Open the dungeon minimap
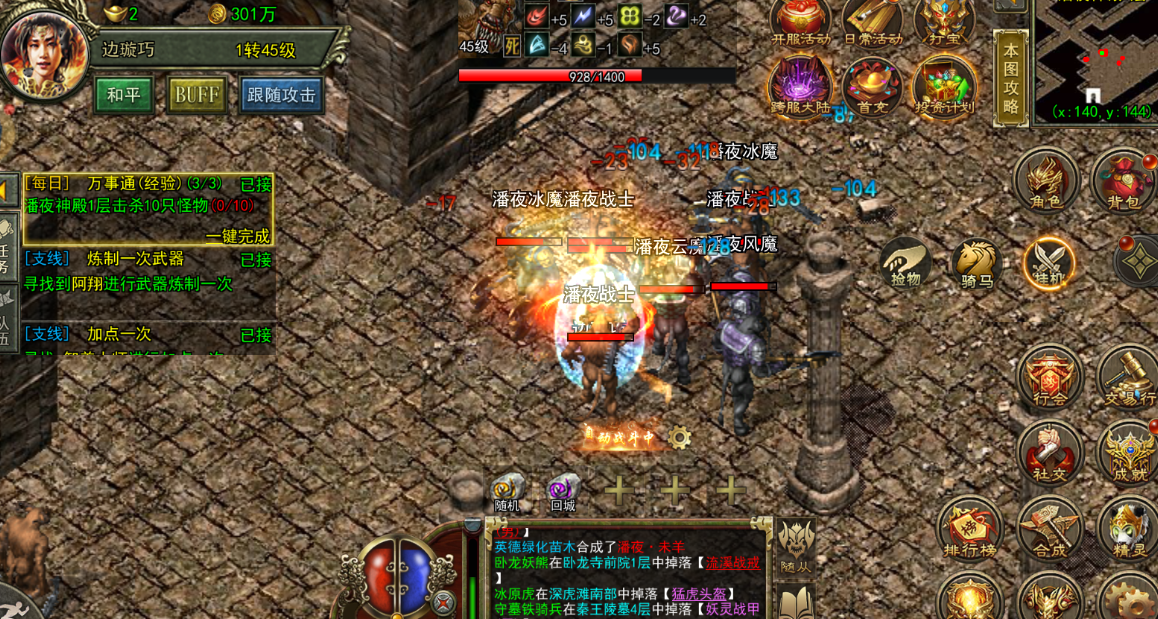This screenshot has width=1158, height=619. (1096, 60)
